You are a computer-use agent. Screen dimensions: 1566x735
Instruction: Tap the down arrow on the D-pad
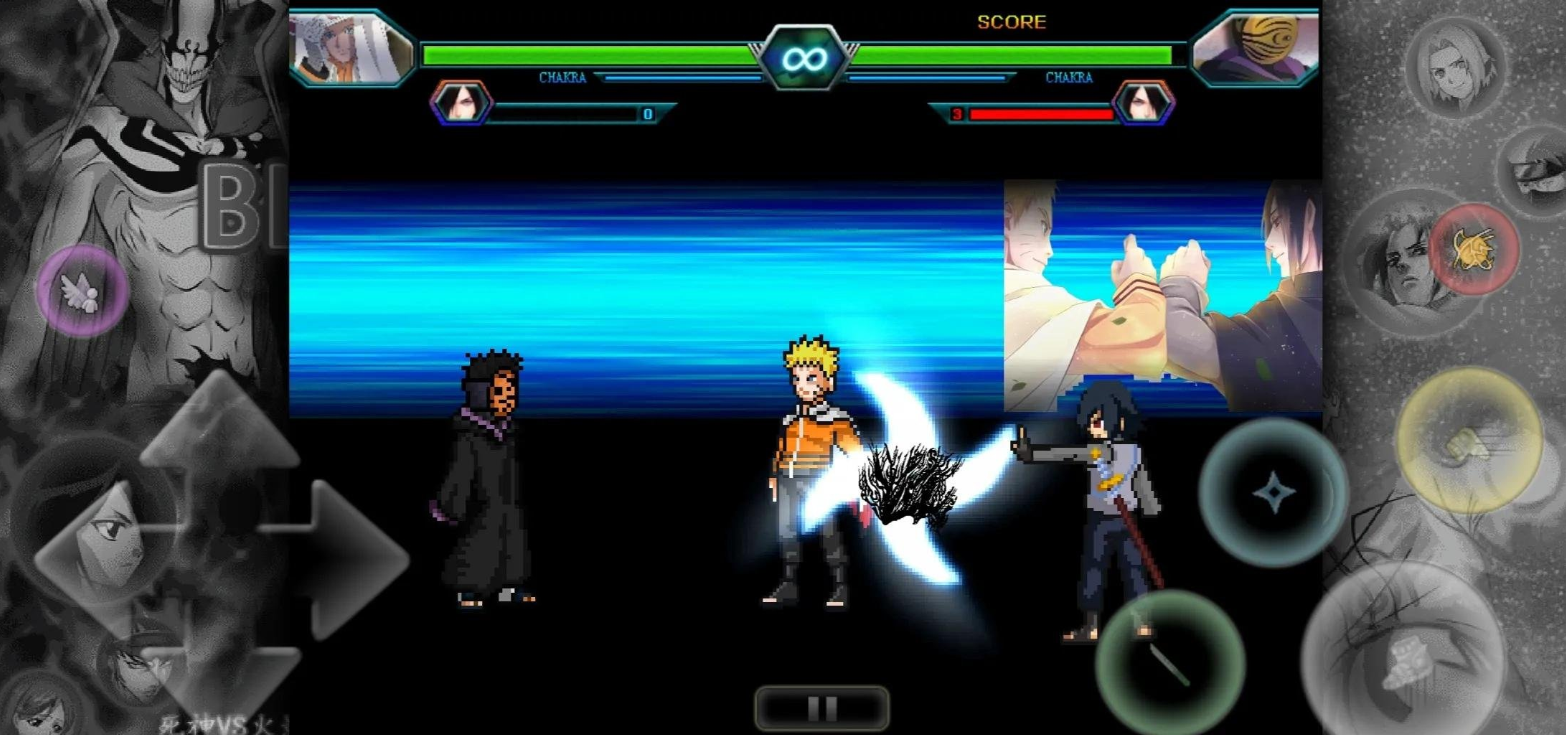pos(219,675)
